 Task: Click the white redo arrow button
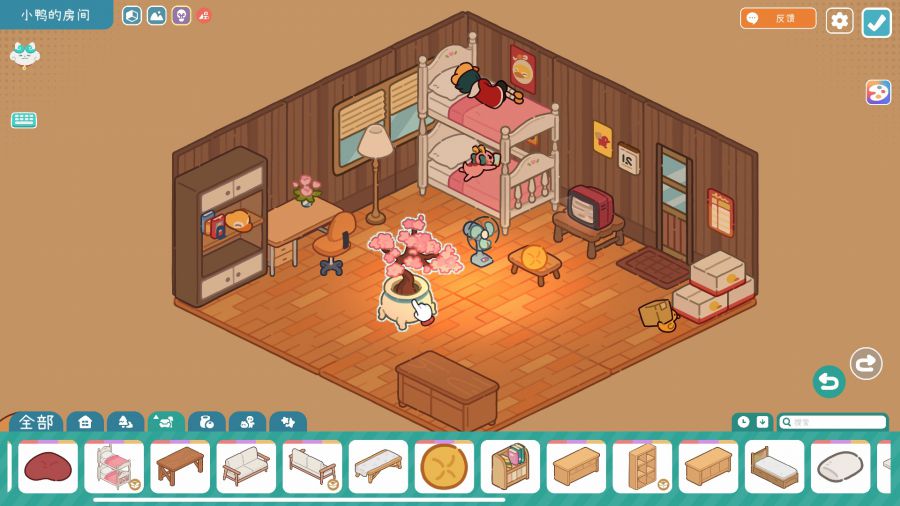(x=866, y=363)
